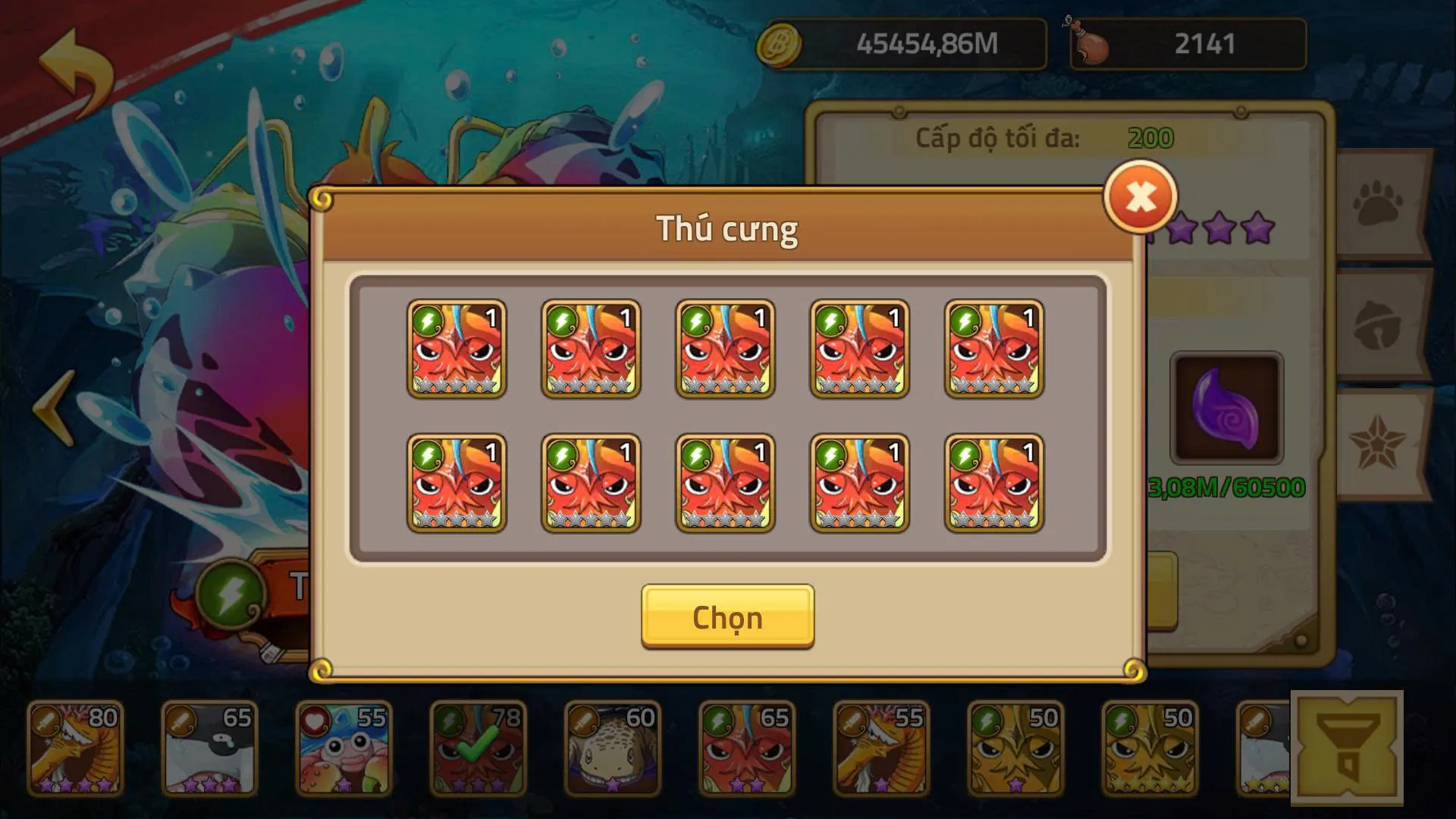
Task: Select the first red pet in Thú cưng grid
Action: click(457, 350)
